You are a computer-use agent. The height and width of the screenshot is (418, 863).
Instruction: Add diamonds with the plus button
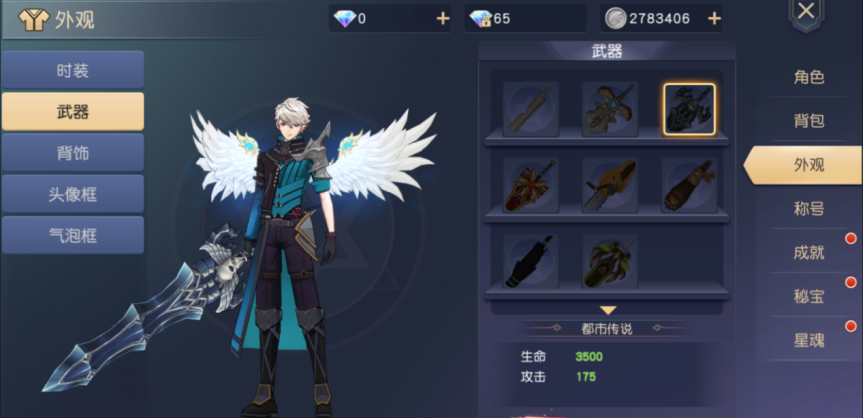(443, 19)
